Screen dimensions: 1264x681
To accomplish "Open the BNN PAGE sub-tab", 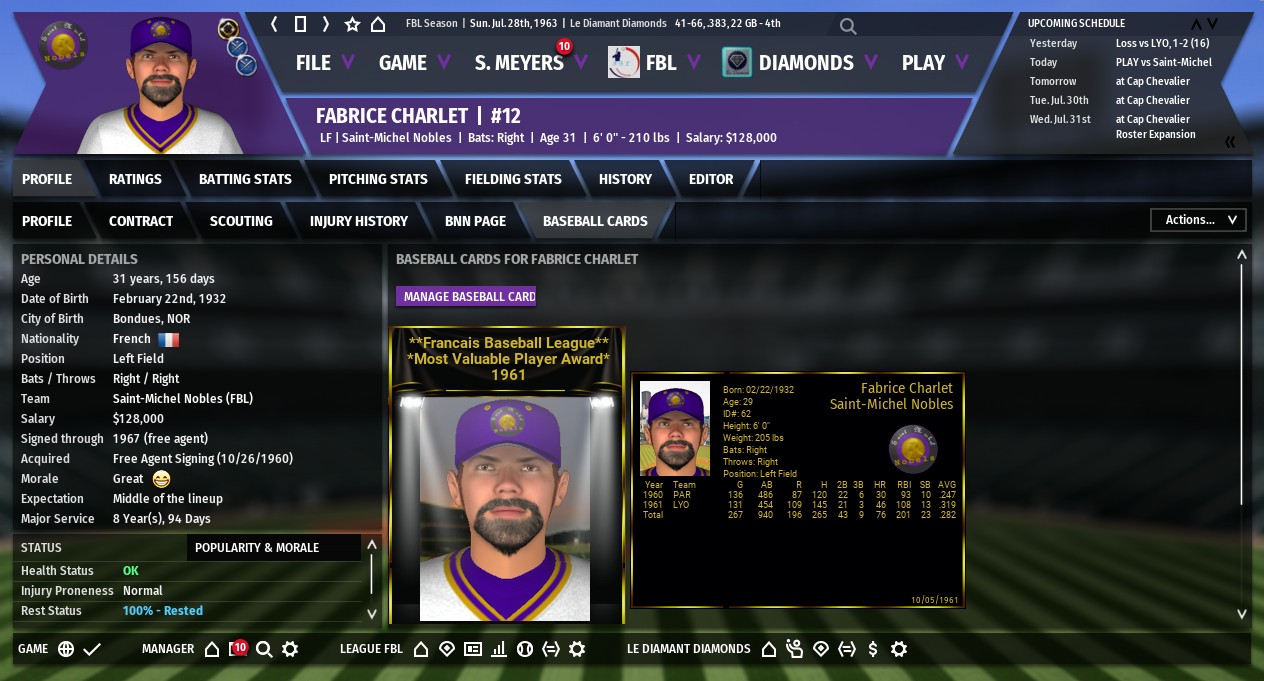I will (x=475, y=221).
